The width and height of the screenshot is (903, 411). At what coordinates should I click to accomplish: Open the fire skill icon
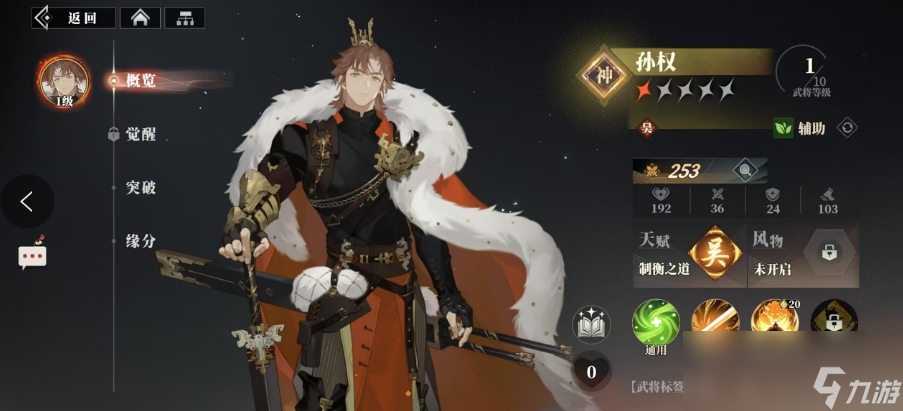click(x=773, y=322)
